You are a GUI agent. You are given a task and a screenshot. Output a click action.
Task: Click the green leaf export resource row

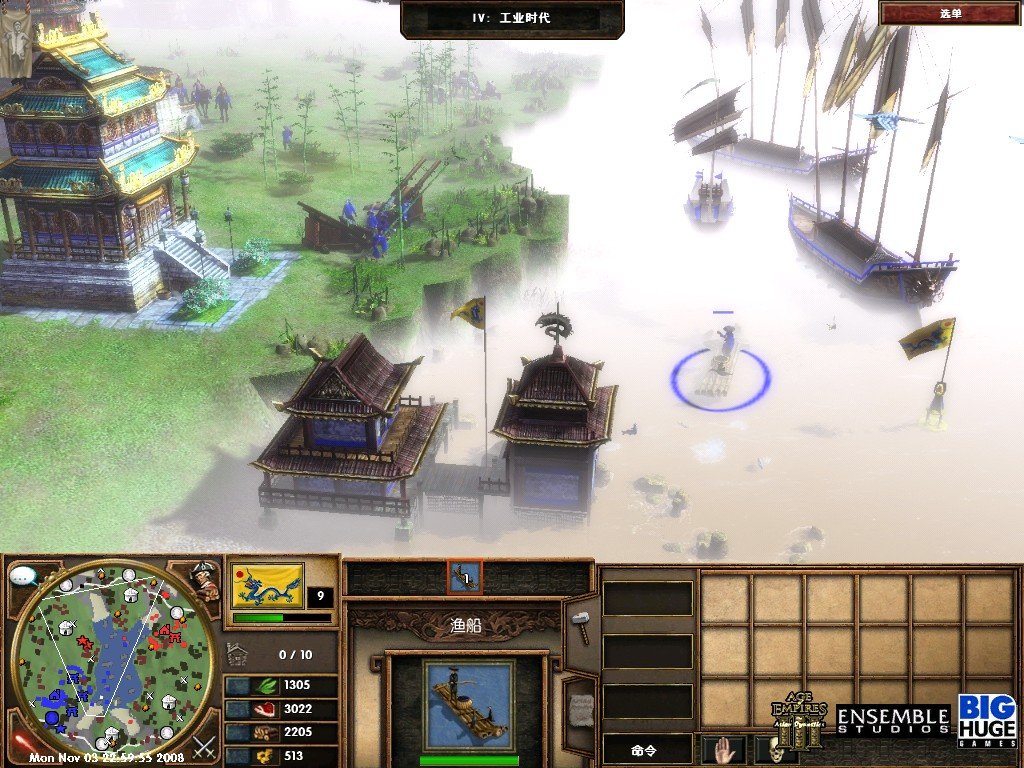pyautogui.click(x=281, y=686)
